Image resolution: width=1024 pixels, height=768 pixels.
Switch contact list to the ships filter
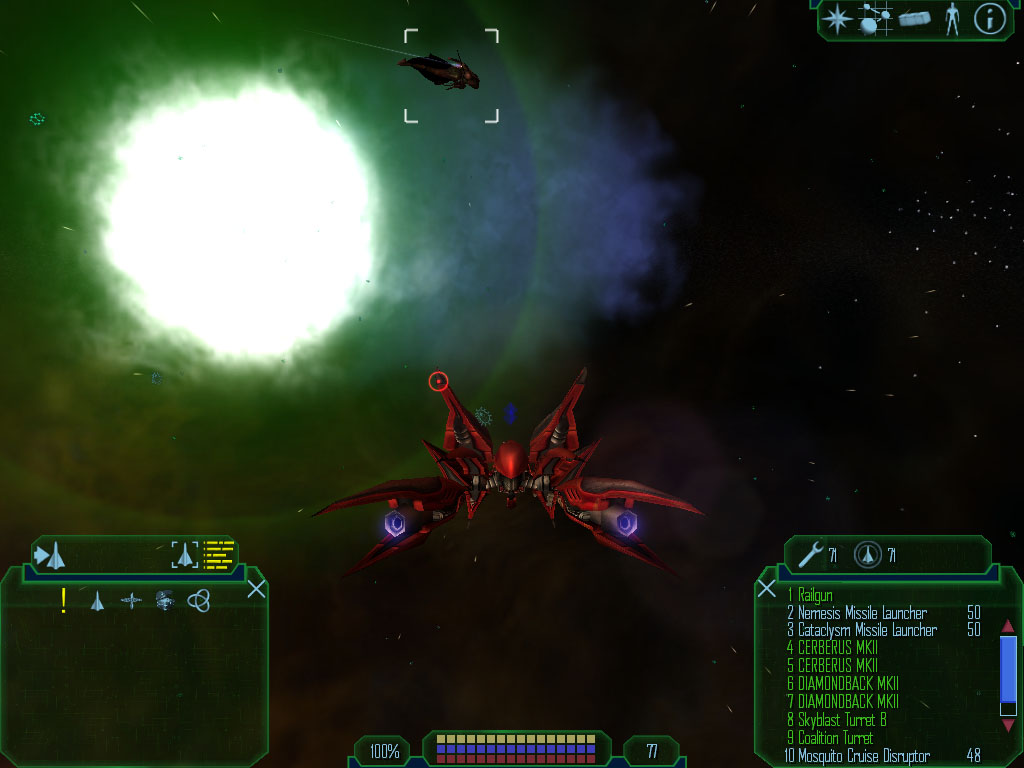97,600
